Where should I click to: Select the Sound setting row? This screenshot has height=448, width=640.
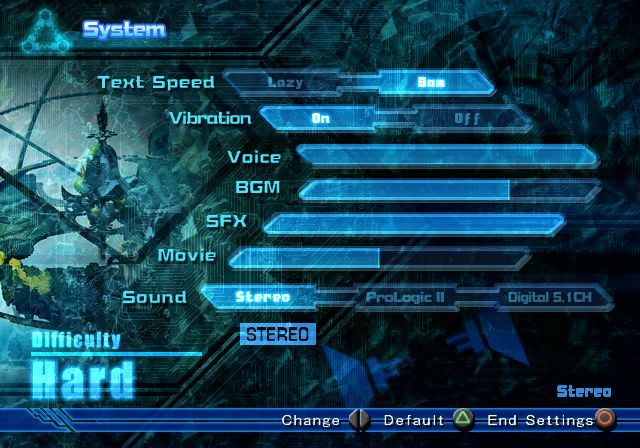(x=154, y=296)
